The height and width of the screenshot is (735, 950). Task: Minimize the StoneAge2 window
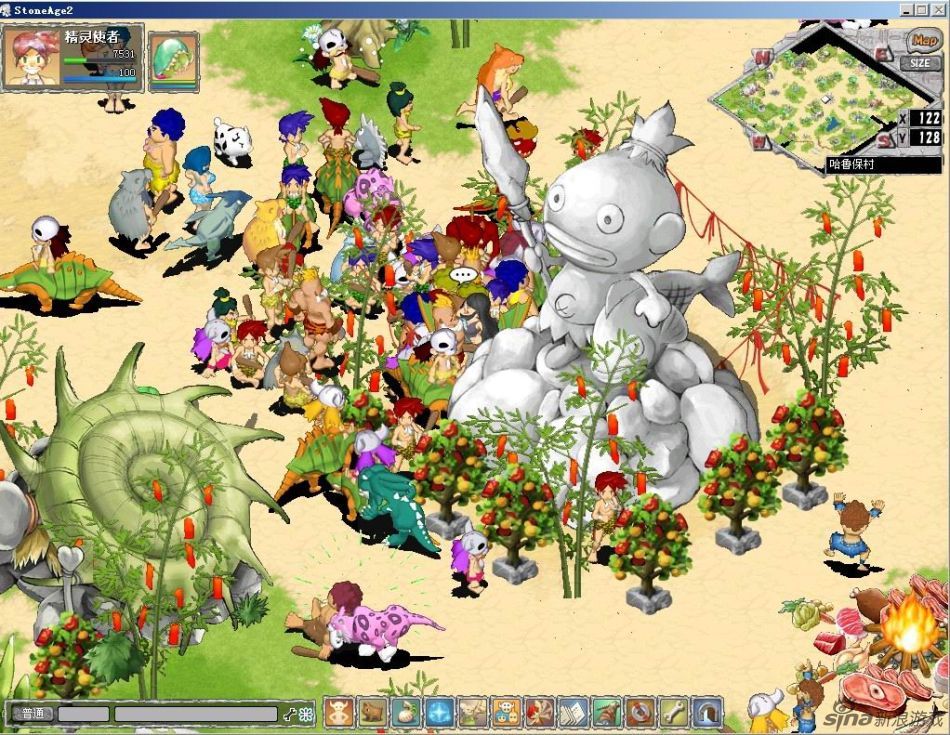[x=907, y=9]
